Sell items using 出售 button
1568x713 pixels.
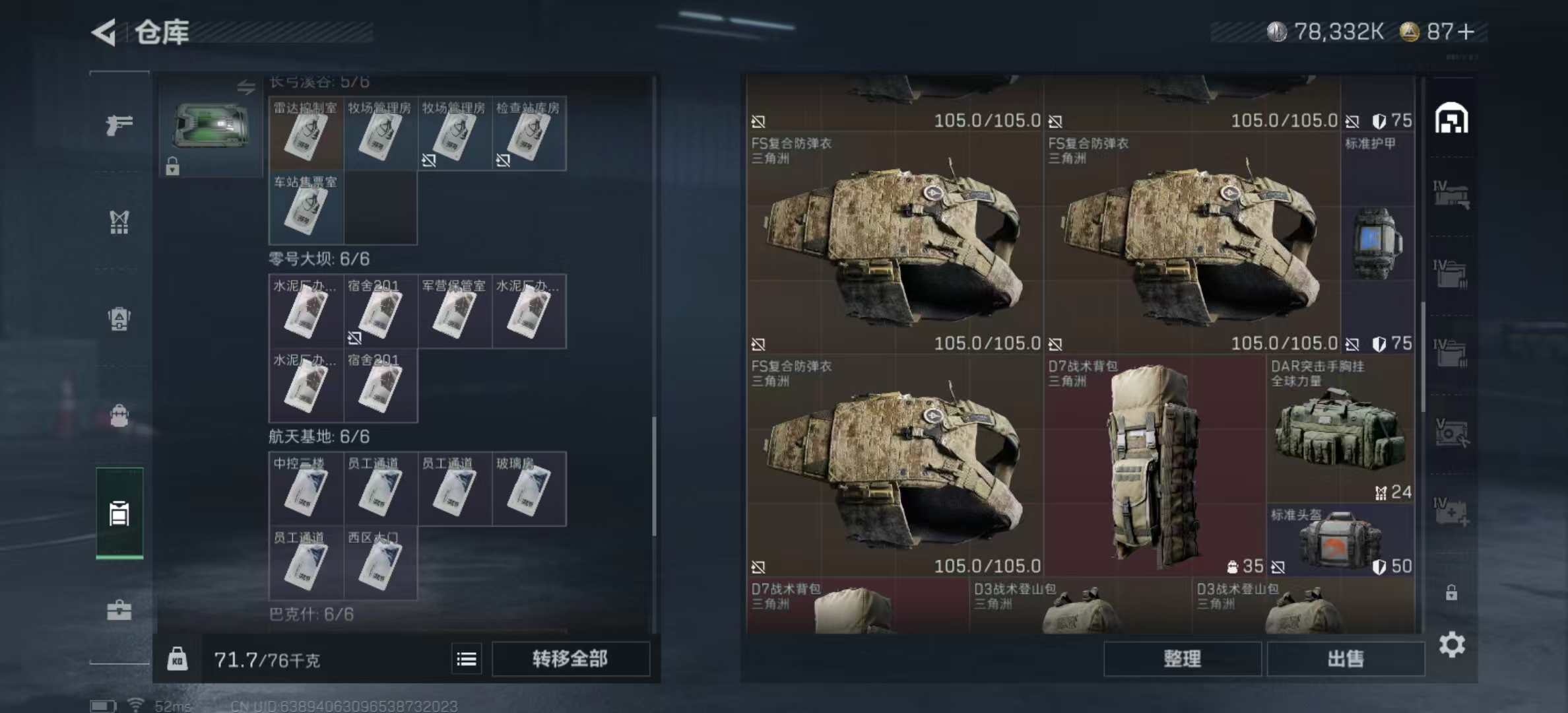[x=1345, y=658]
